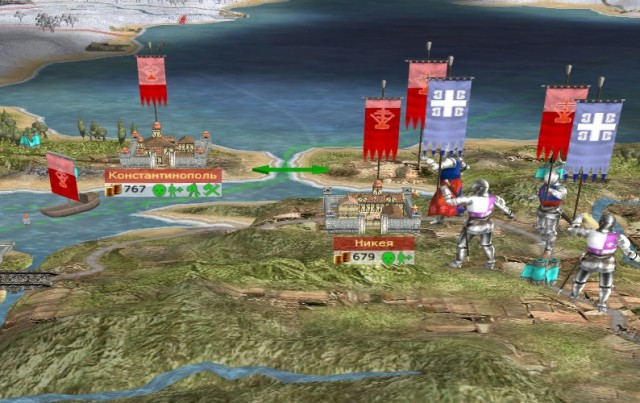
Task: Select the Никея settlement label
Action: 373,243
